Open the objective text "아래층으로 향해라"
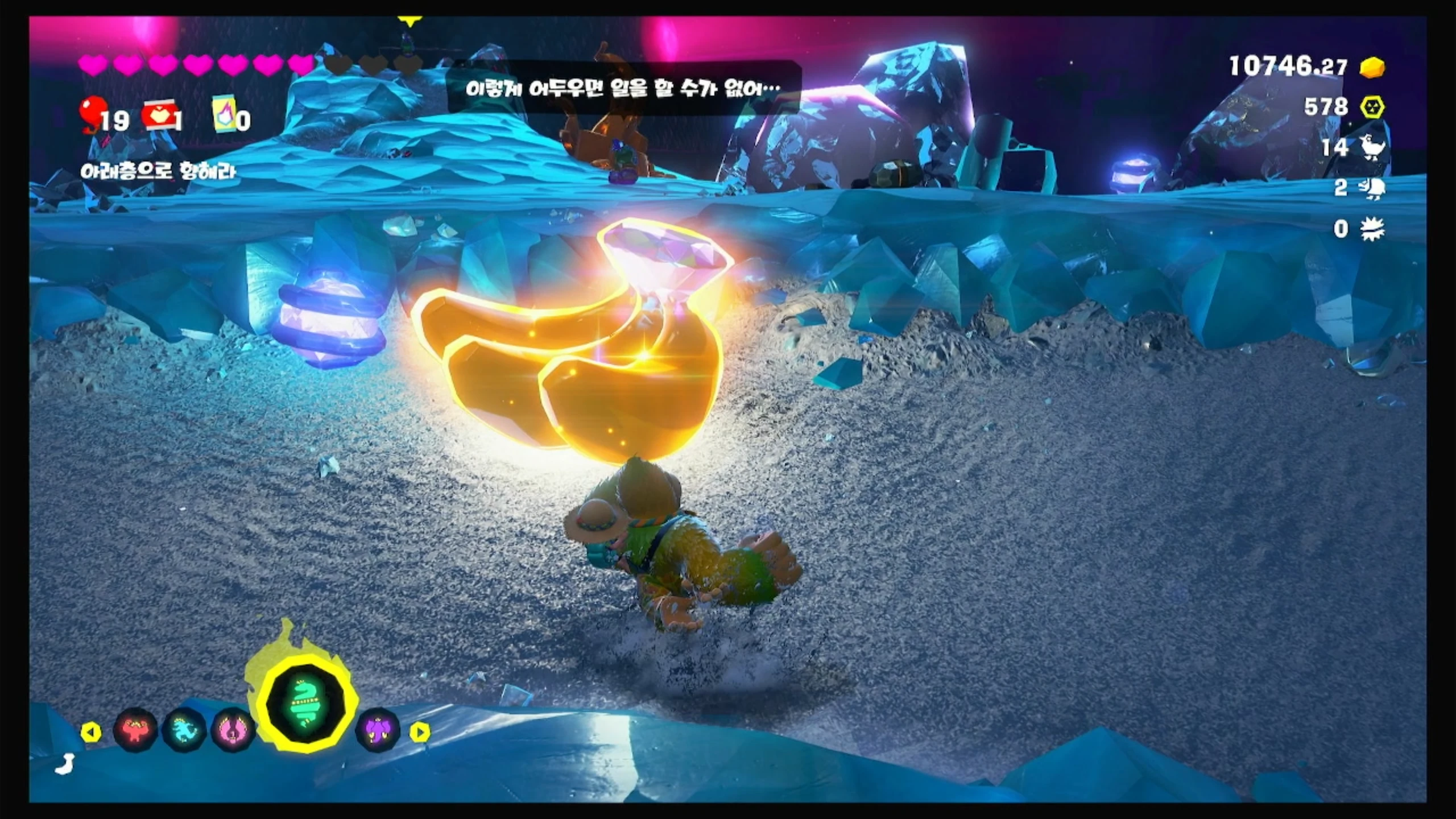The width and height of the screenshot is (1456, 819). point(158,171)
